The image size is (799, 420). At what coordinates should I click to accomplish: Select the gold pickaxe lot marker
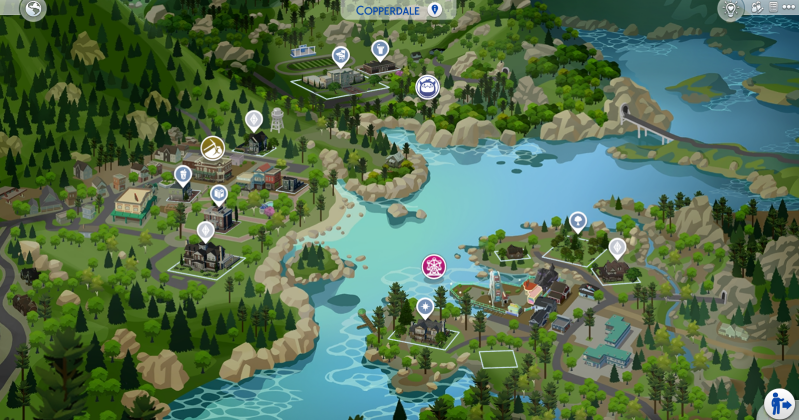pos(213,148)
